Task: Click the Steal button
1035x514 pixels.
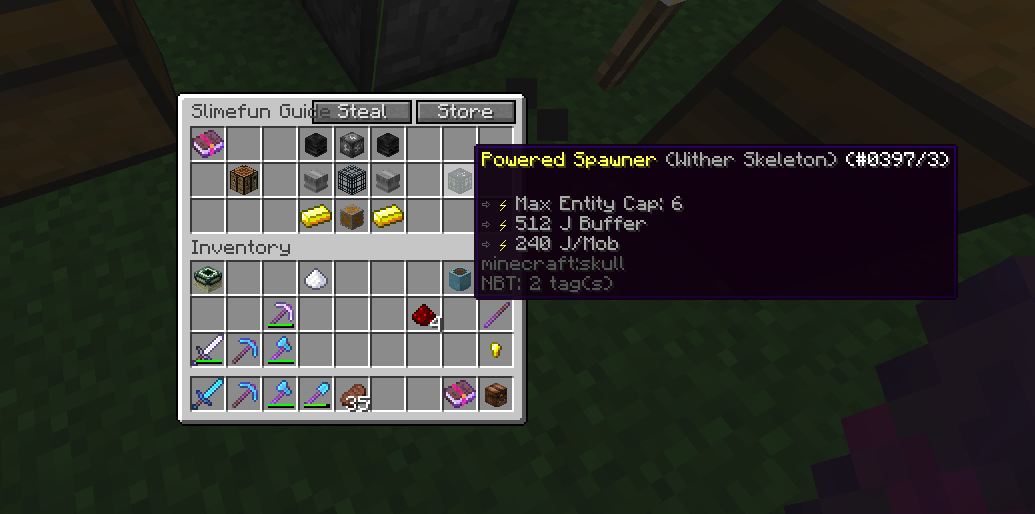Action: [362, 112]
